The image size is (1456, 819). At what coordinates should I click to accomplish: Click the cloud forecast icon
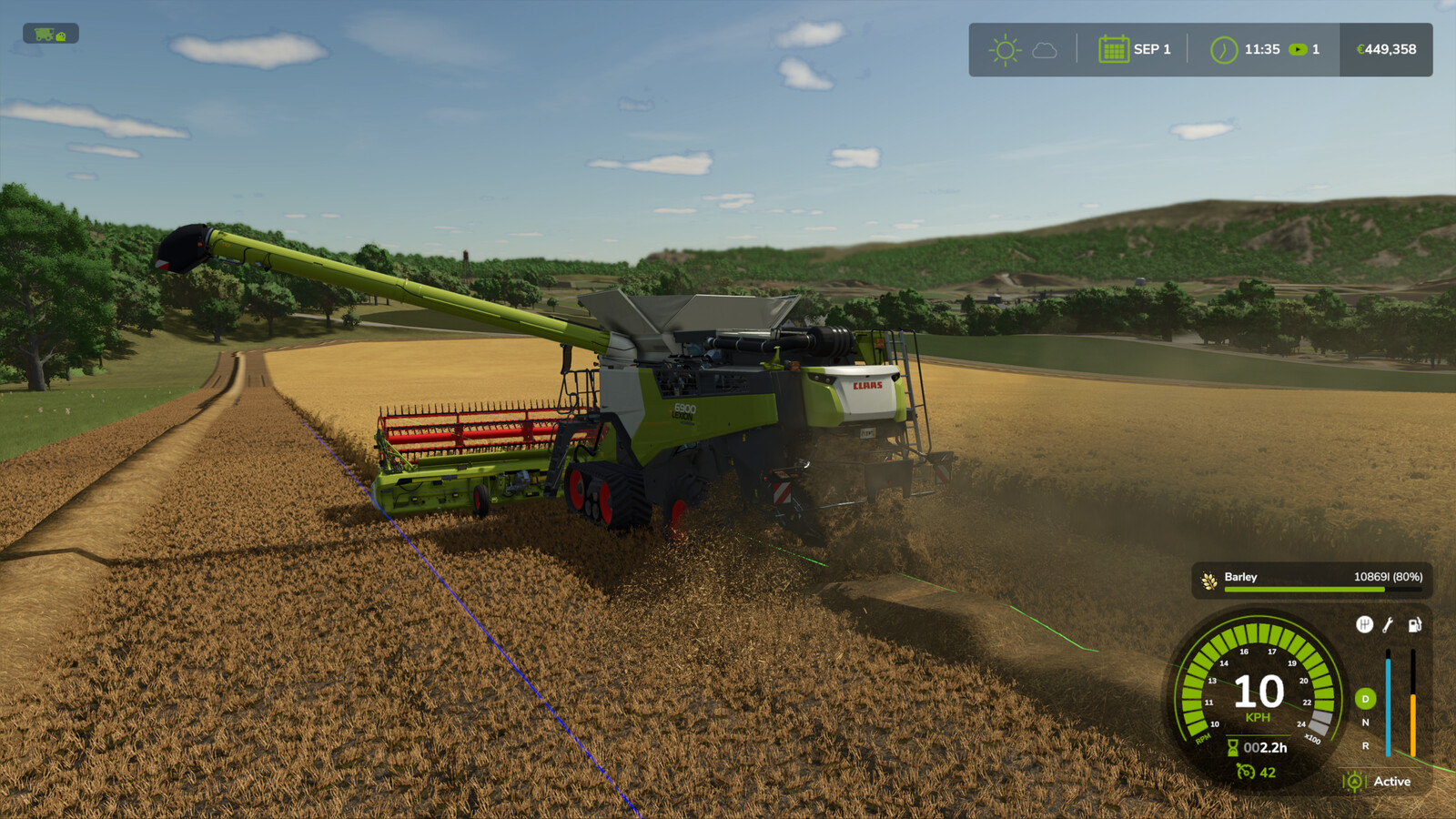[x=1043, y=51]
